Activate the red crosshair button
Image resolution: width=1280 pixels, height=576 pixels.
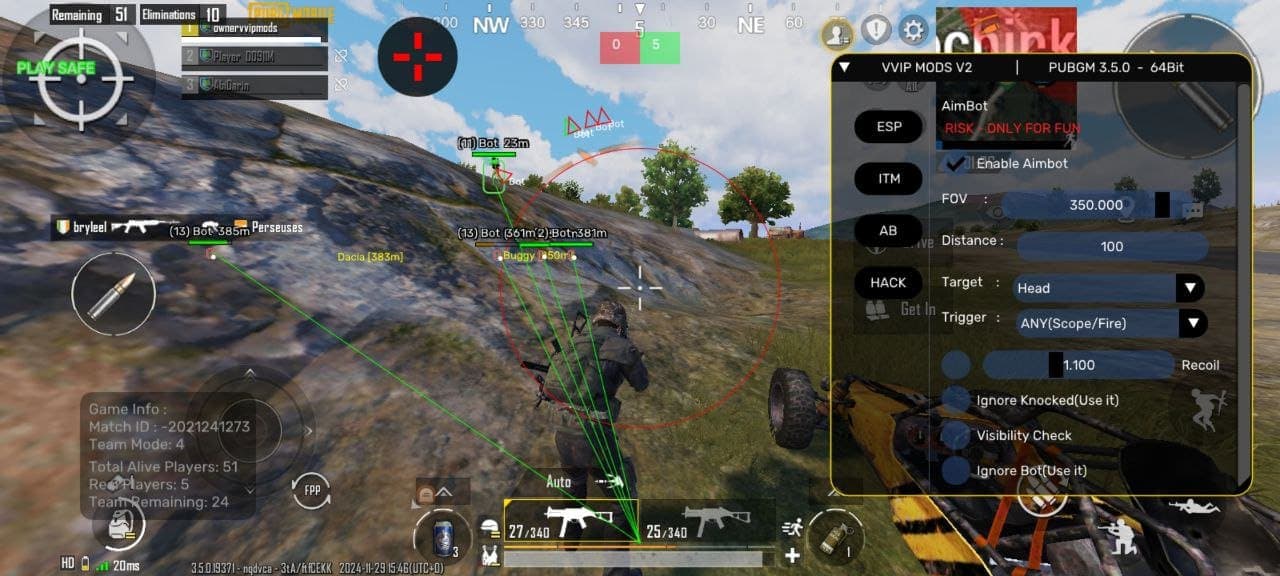click(x=417, y=57)
